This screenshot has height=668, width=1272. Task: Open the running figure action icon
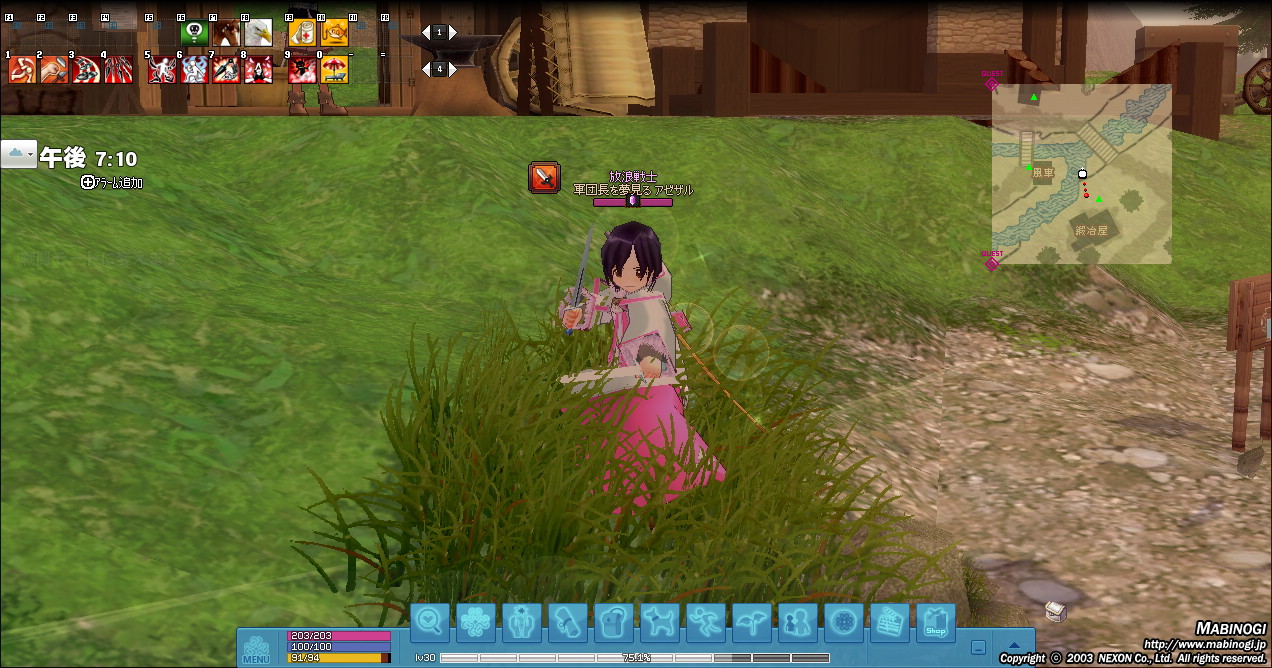[x=705, y=623]
